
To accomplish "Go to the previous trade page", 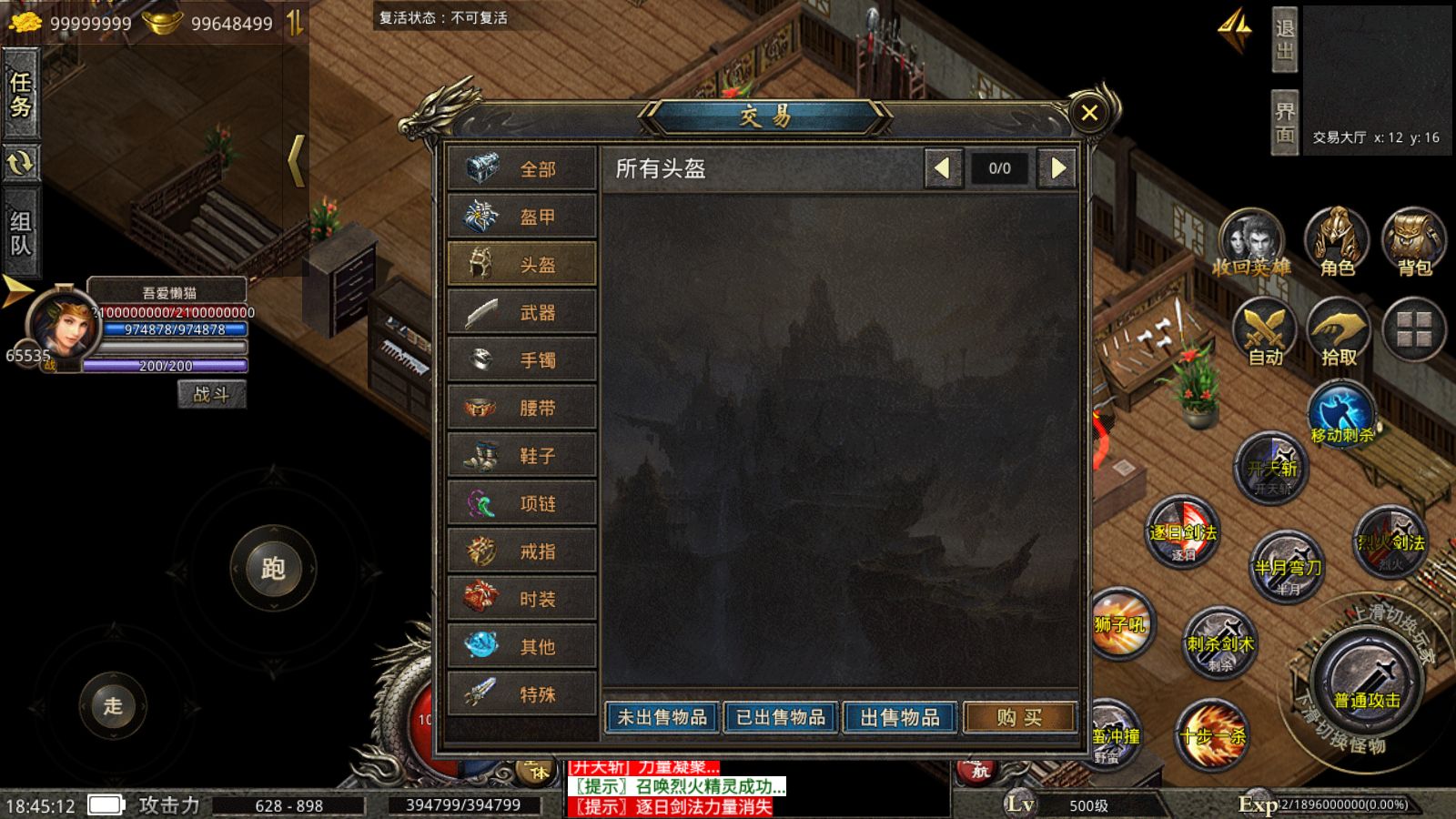I will click(943, 168).
